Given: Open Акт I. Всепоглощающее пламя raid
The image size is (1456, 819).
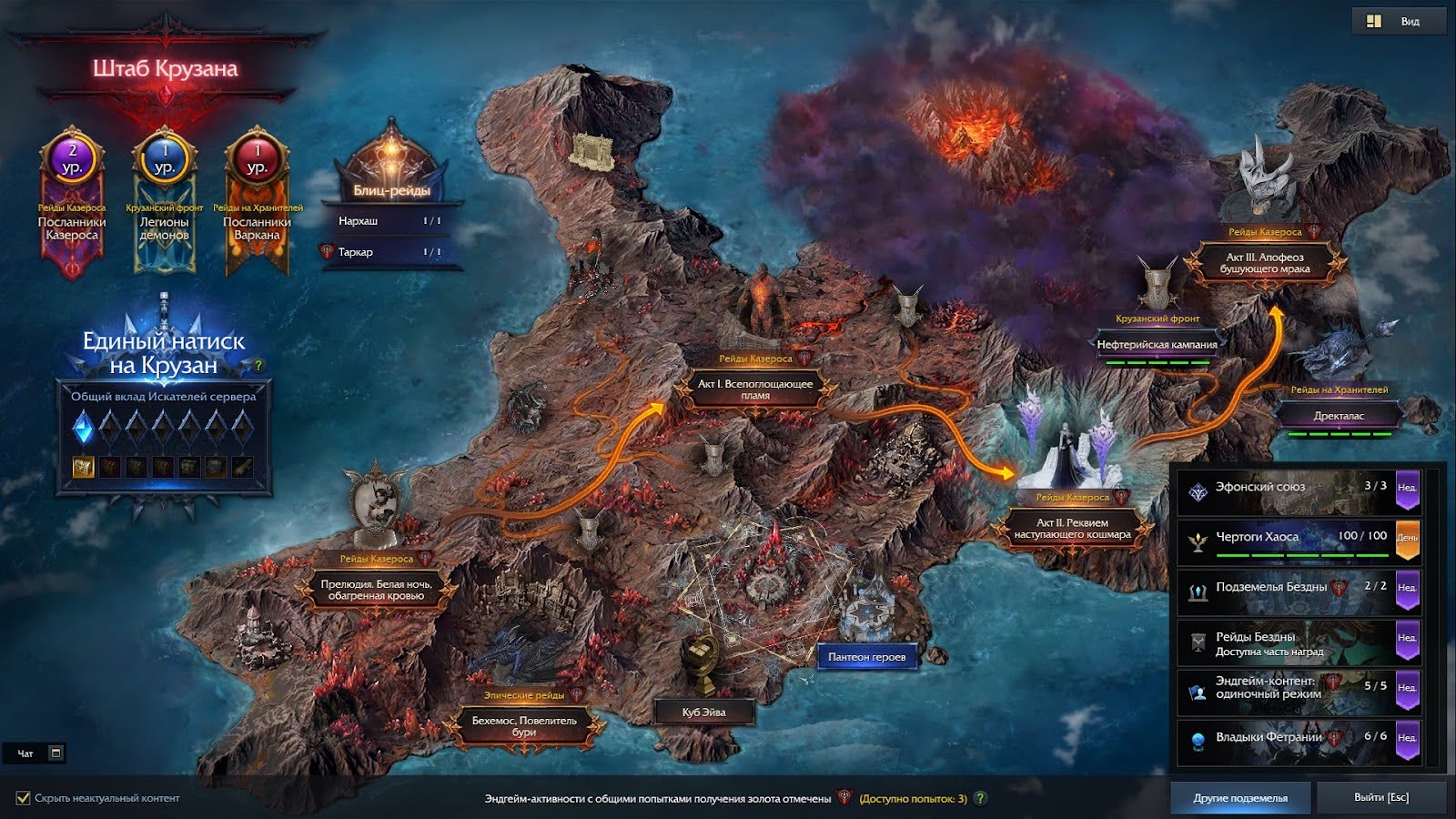Looking at the screenshot, I should [755, 389].
